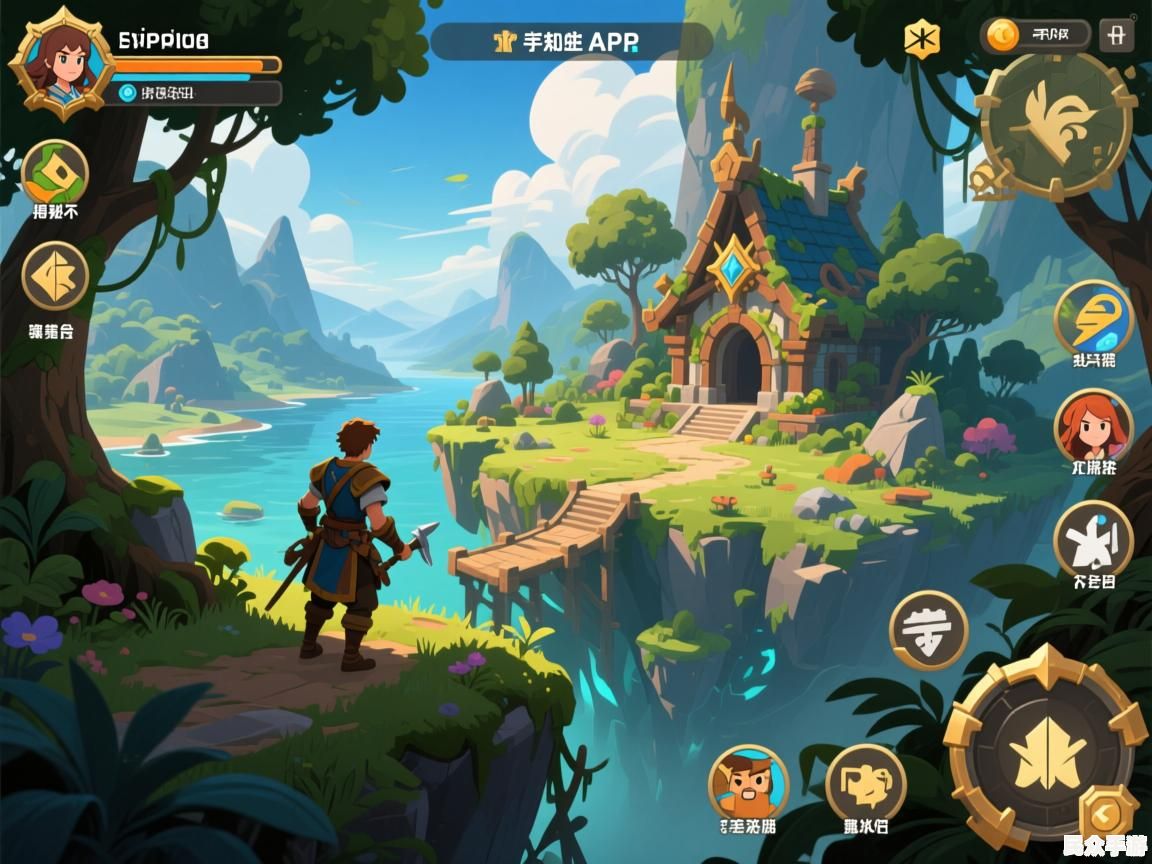Choose the bearded hero portrait
Image resolution: width=1152 pixels, height=864 pixels.
[748, 781]
